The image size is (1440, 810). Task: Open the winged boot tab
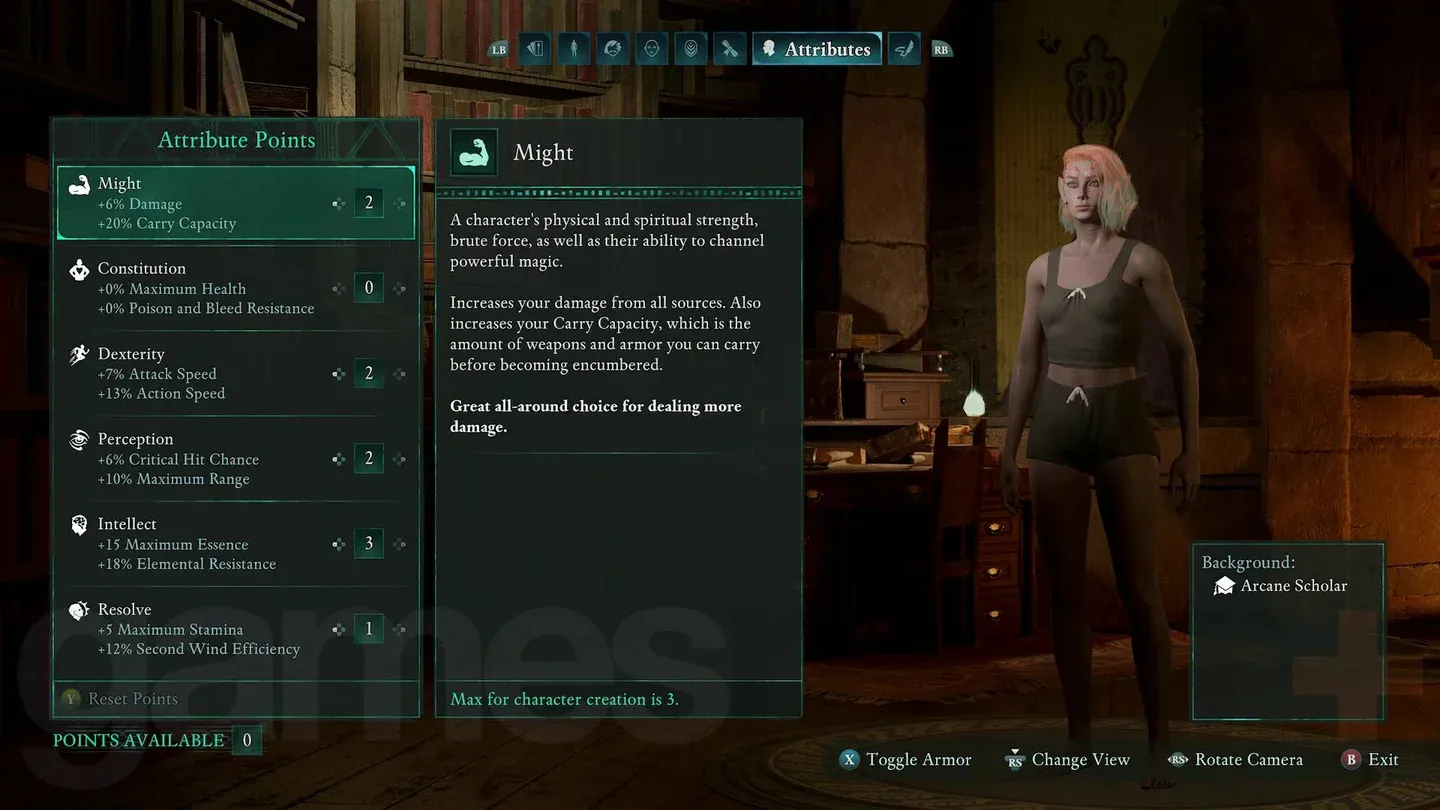click(x=904, y=48)
